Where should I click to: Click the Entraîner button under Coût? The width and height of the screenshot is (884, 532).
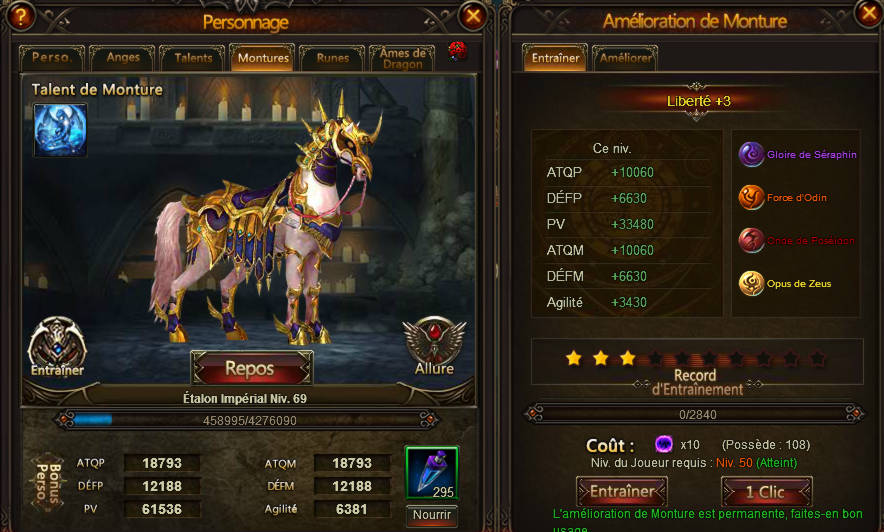pos(621,491)
